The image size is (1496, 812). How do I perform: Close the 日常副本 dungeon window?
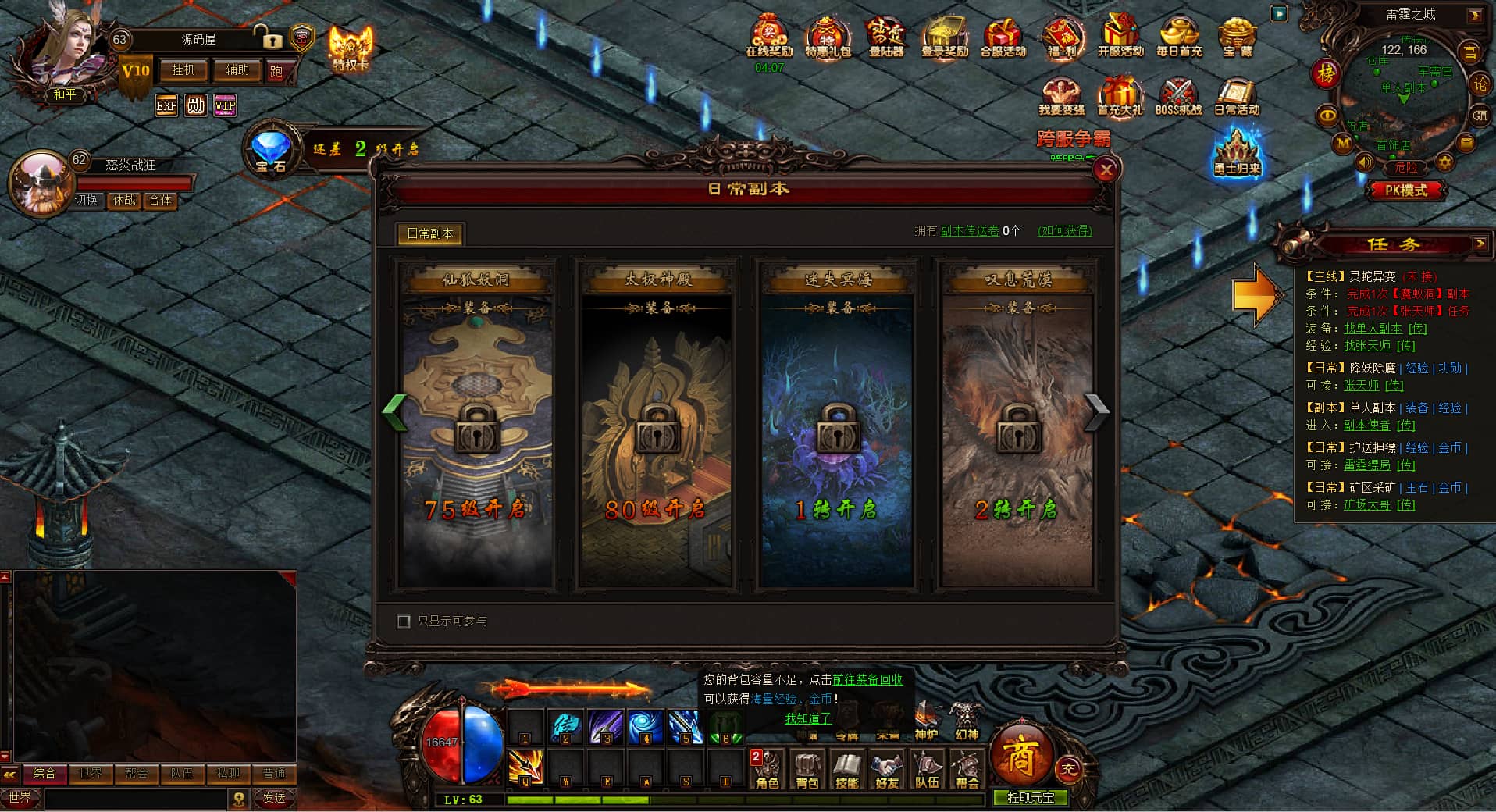1106,170
